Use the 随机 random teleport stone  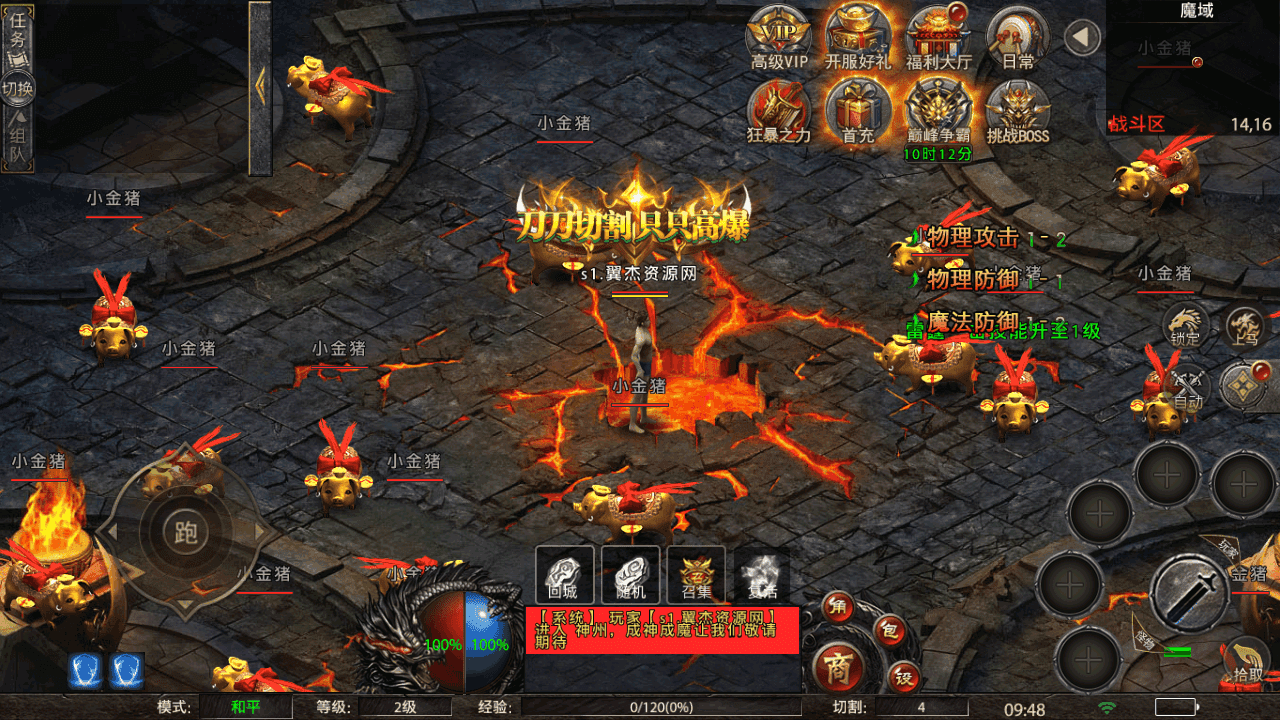630,575
